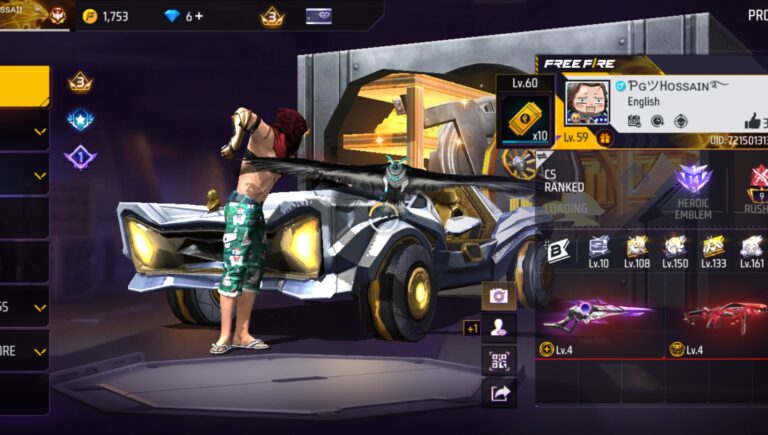
Task: Select the red gun weapon skin
Action: (x=725, y=315)
